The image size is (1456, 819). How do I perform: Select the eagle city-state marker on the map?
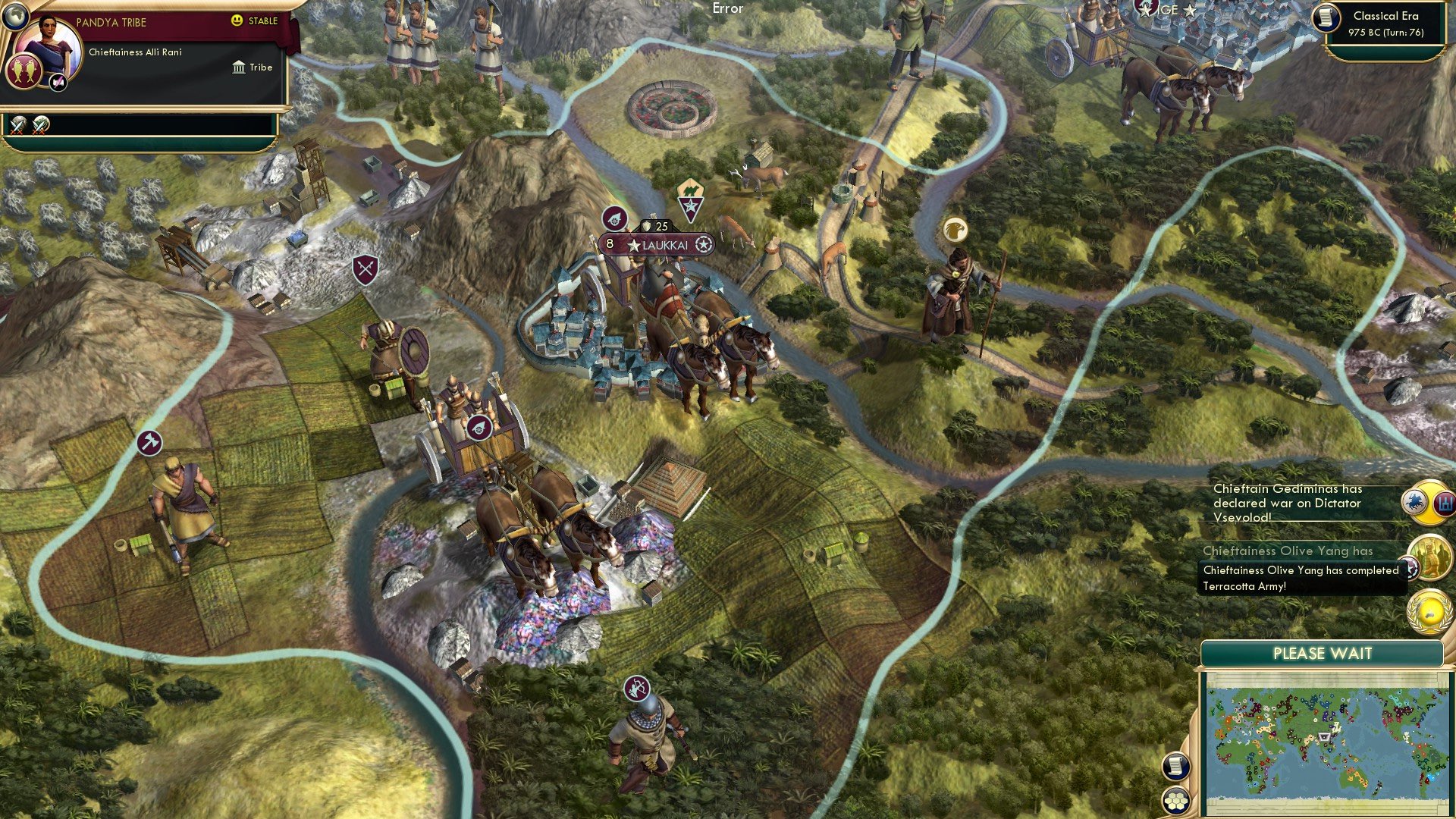pos(956,227)
